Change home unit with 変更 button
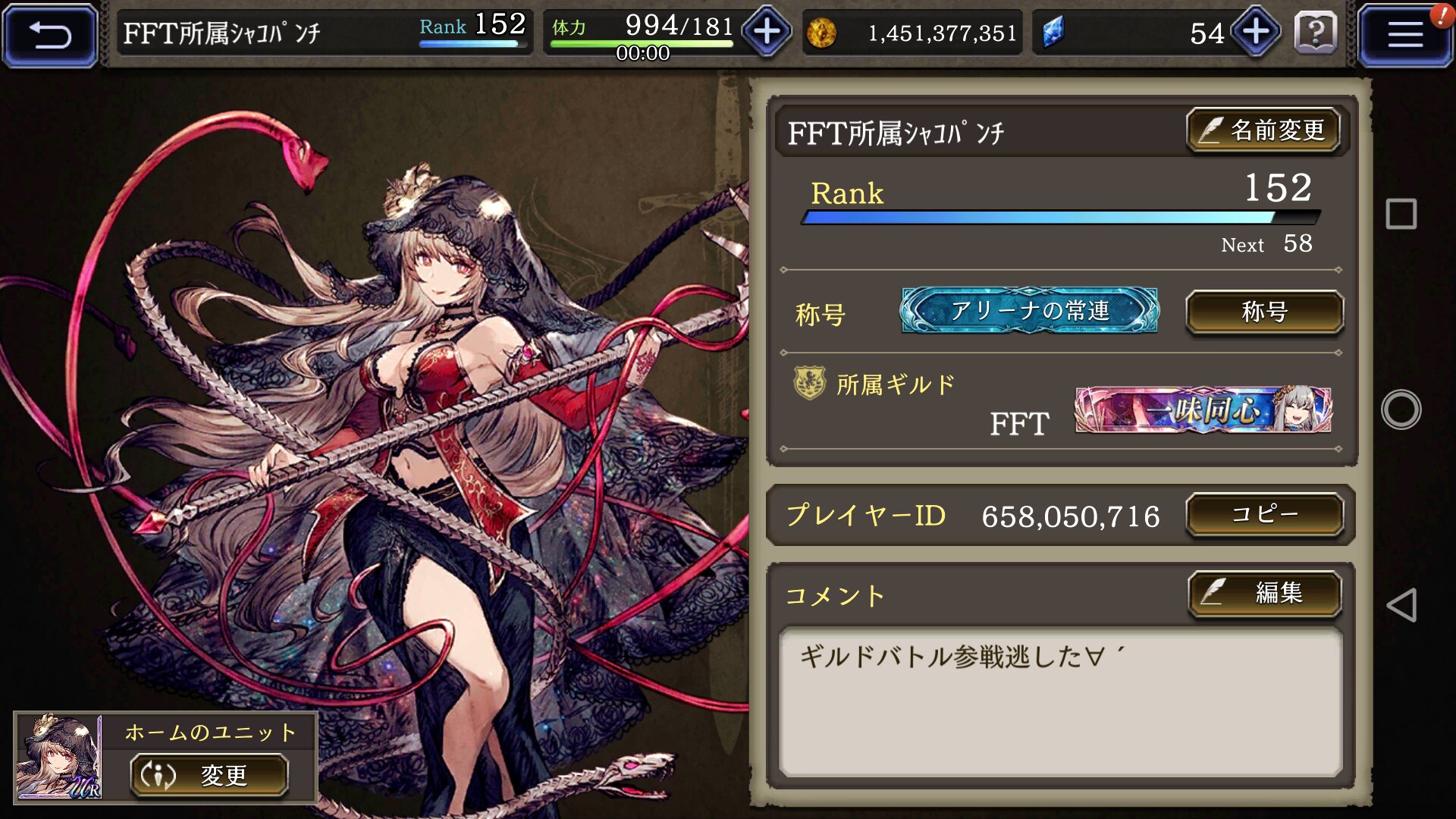 point(209,775)
